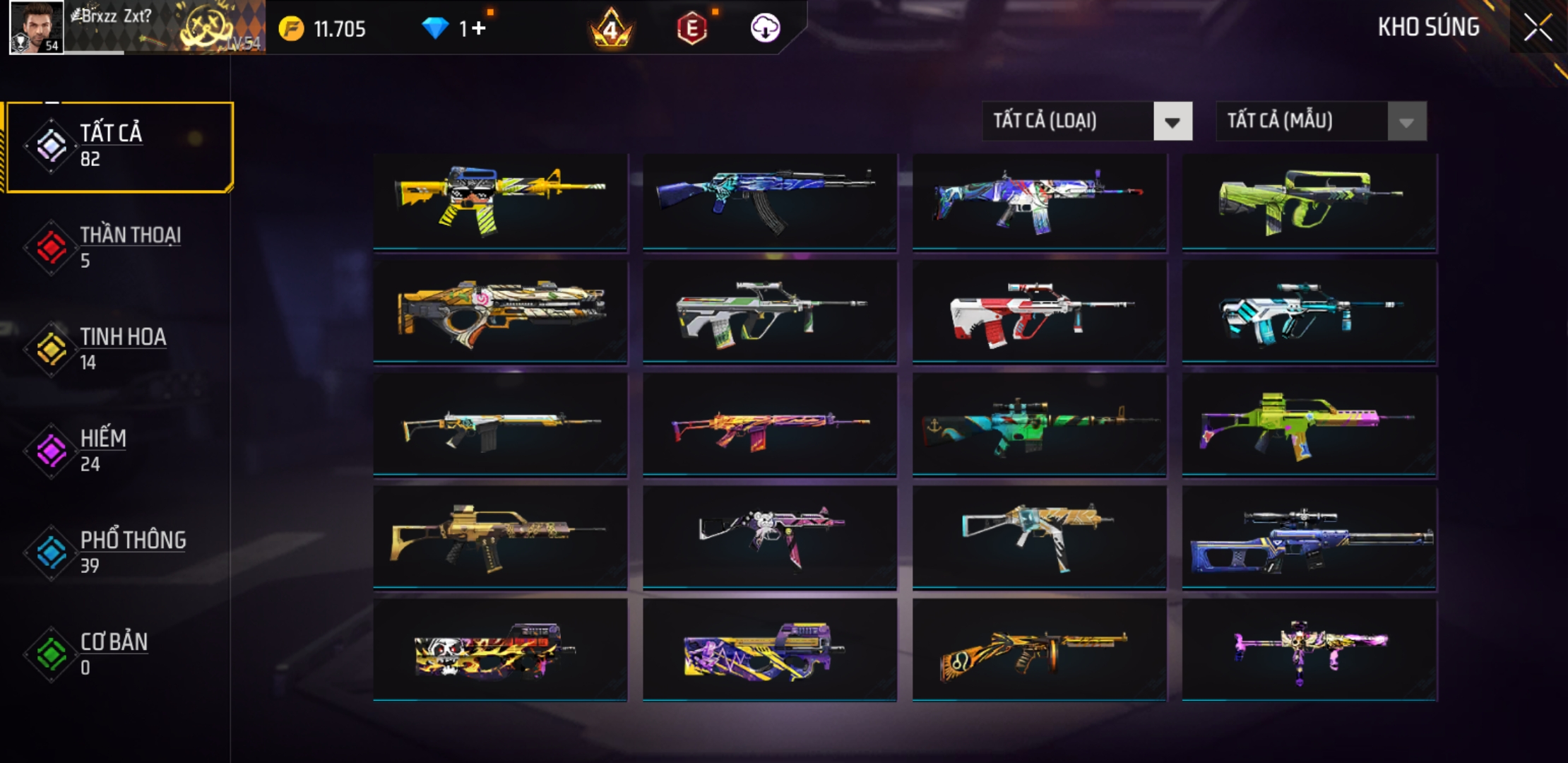Choose the lime green FAMAS skin
Image resolution: width=1568 pixels, height=763 pixels.
tap(1309, 201)
